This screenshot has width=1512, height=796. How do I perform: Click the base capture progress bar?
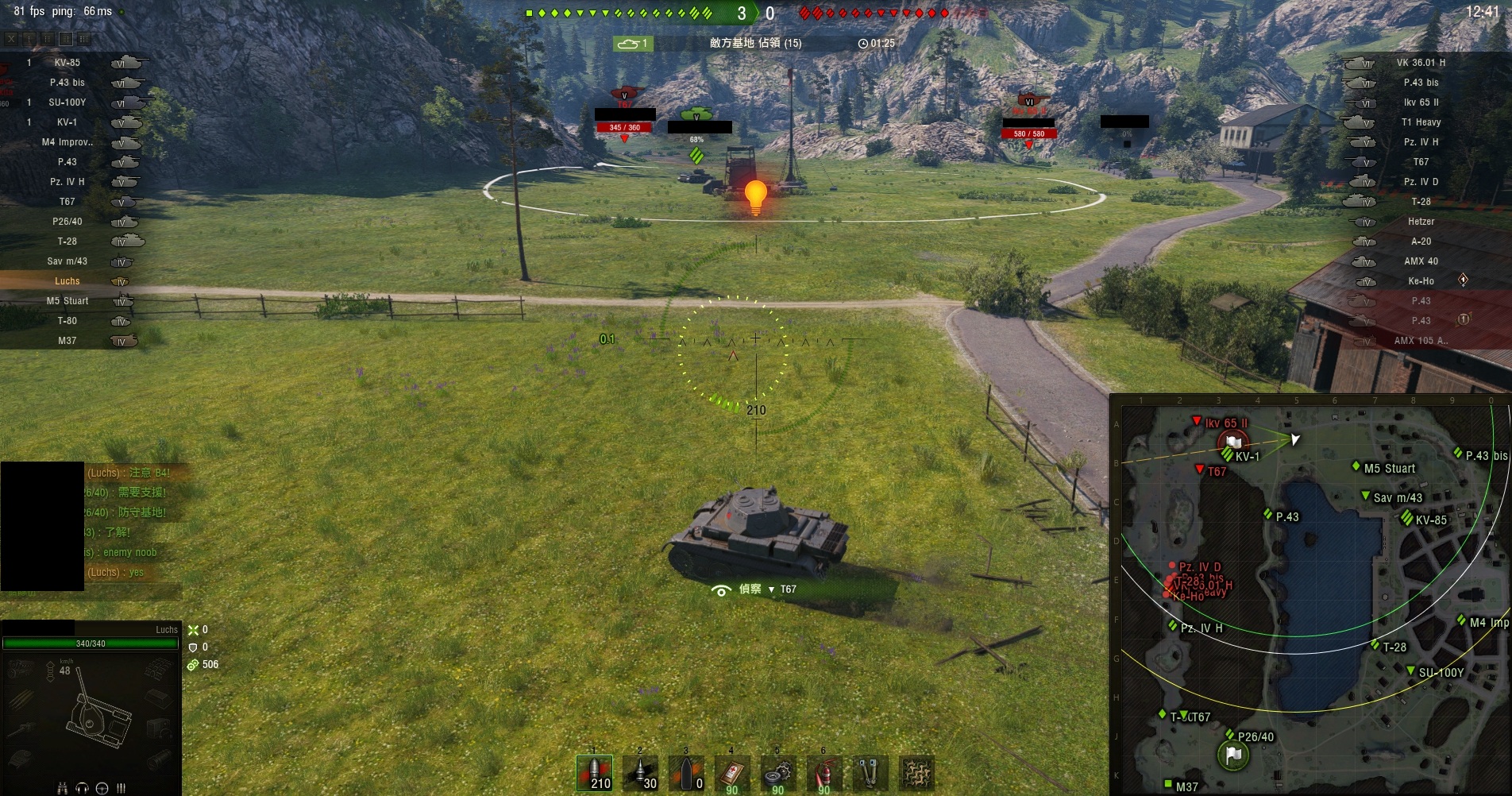755,43
